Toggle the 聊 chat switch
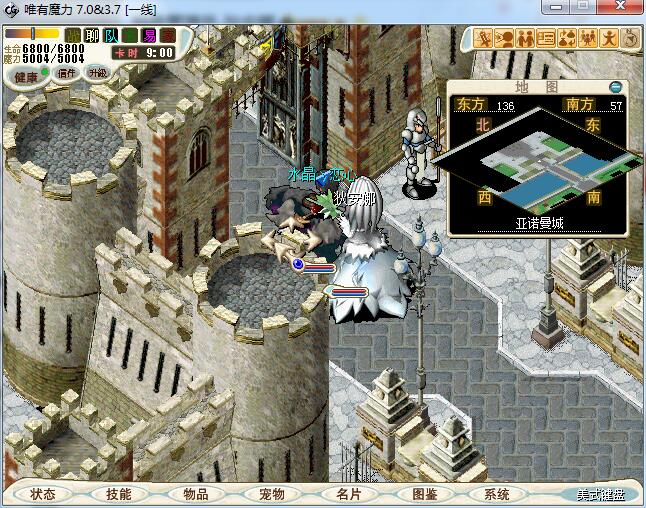The width and height of the screenshot is (646, 508). (92, 35)
